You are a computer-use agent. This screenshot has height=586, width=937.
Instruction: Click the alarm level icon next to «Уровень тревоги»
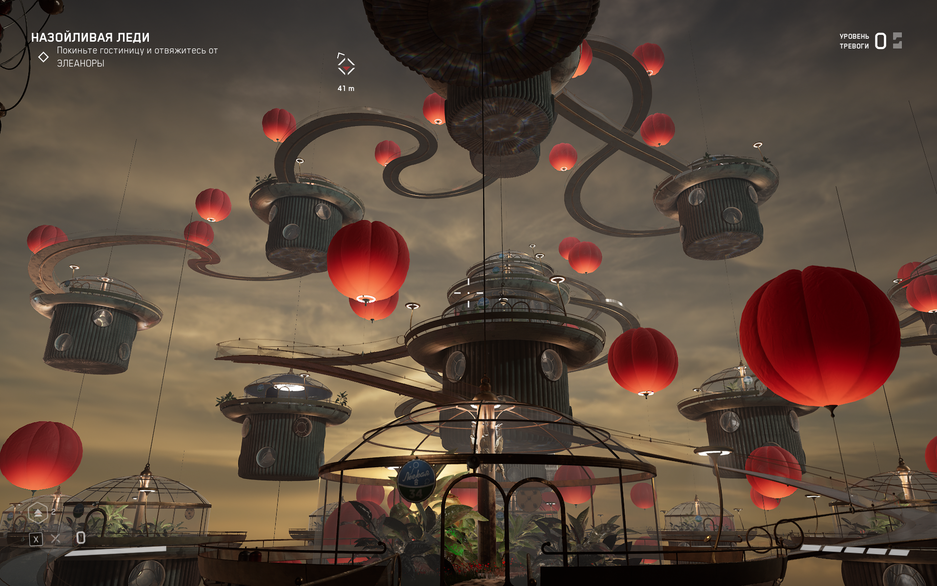point(897,41)
